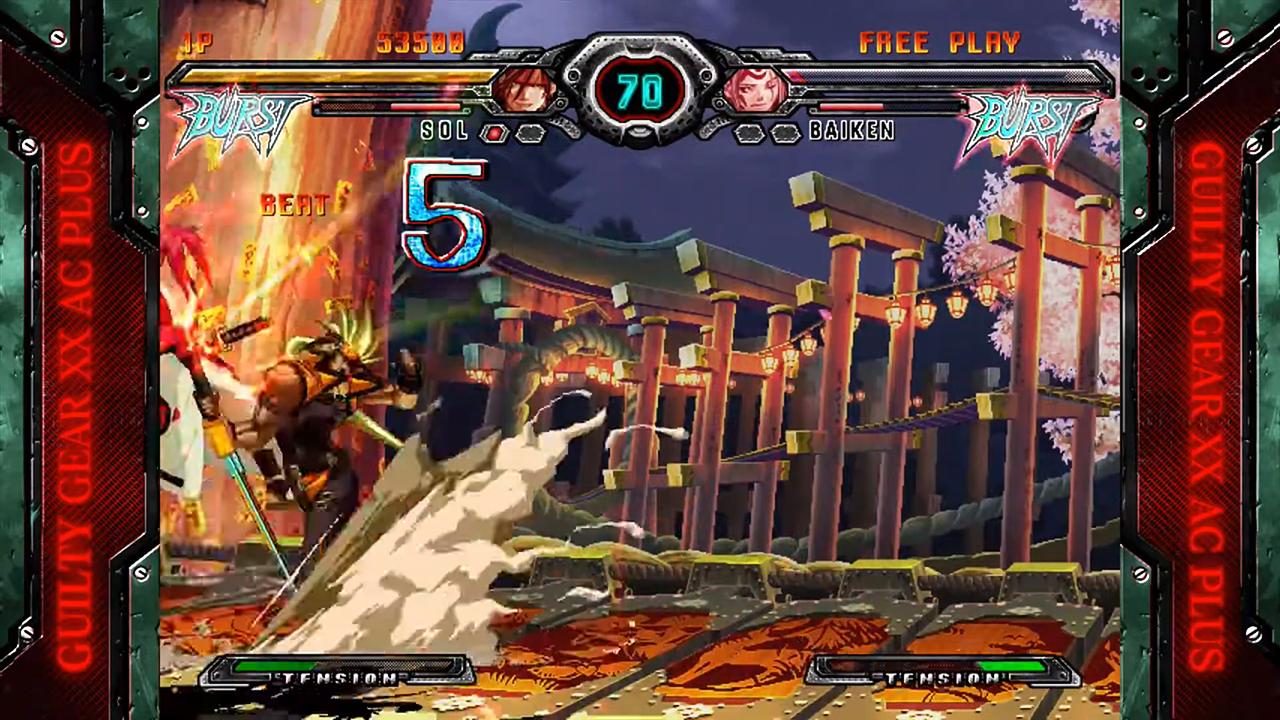Click the round timer showing 70
Screen dimensions: 1280x720
click(642, 92)
